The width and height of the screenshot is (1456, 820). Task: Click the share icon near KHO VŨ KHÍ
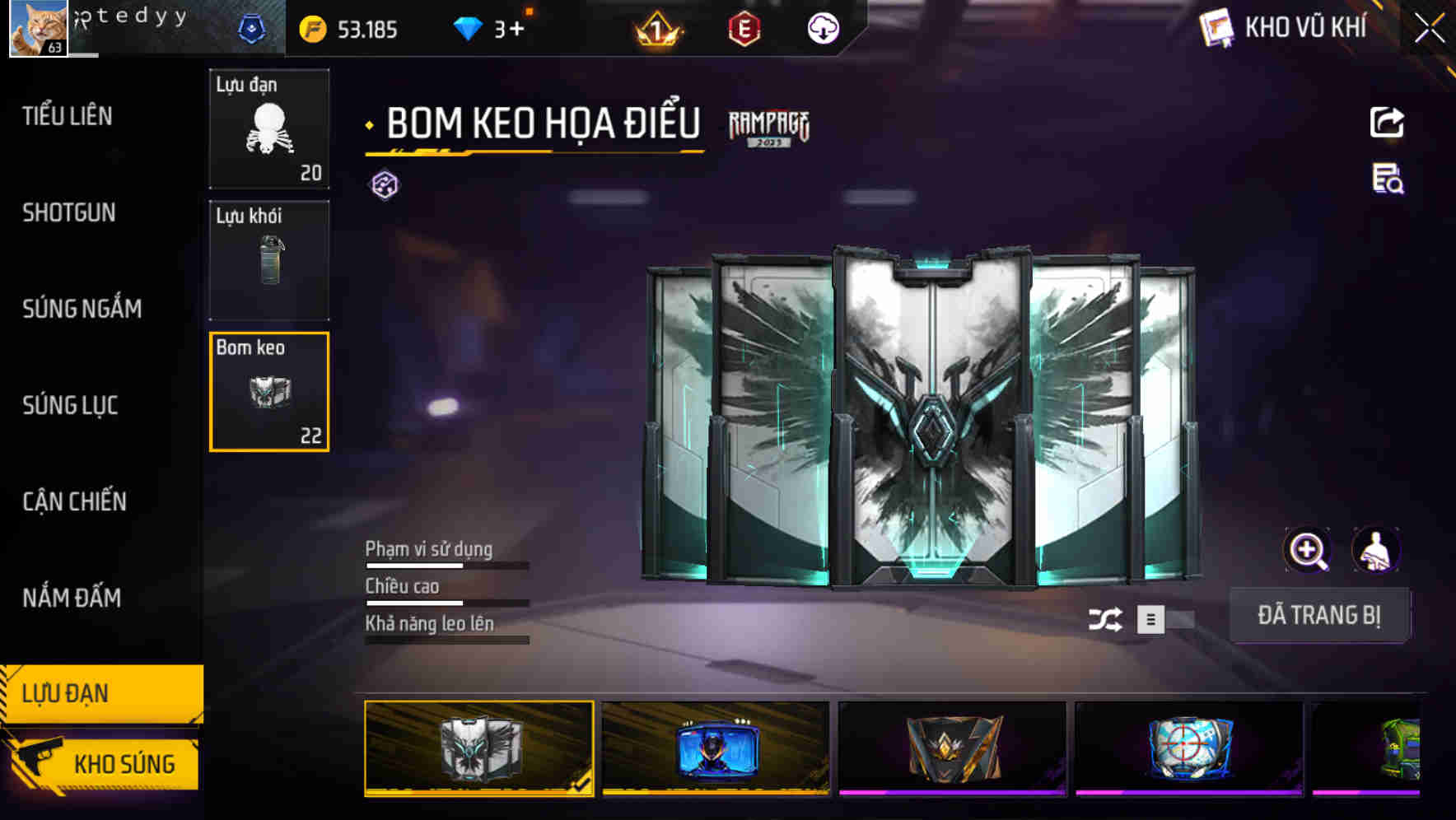click(x=1388, y=121)
